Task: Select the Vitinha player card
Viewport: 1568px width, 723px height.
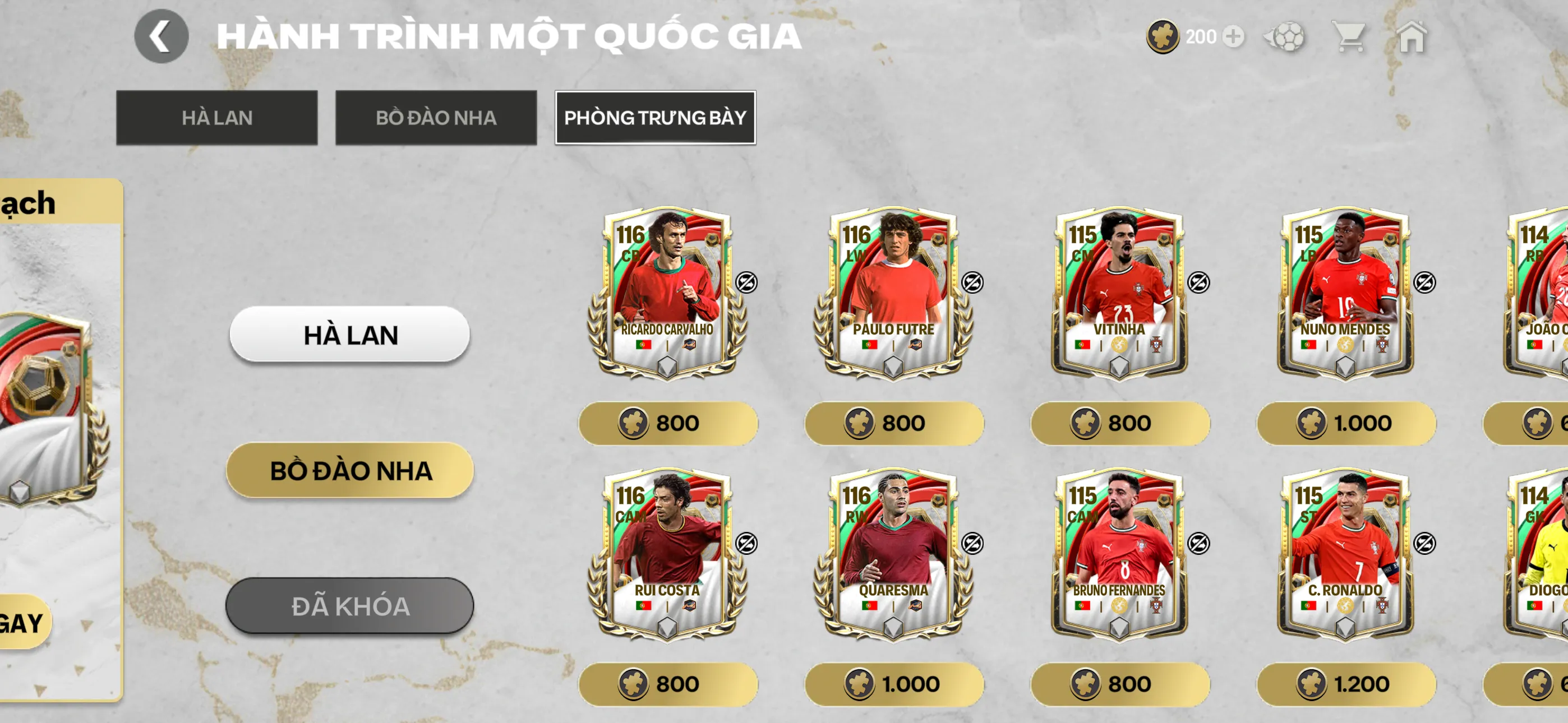Action: [x=1119, y=293]
